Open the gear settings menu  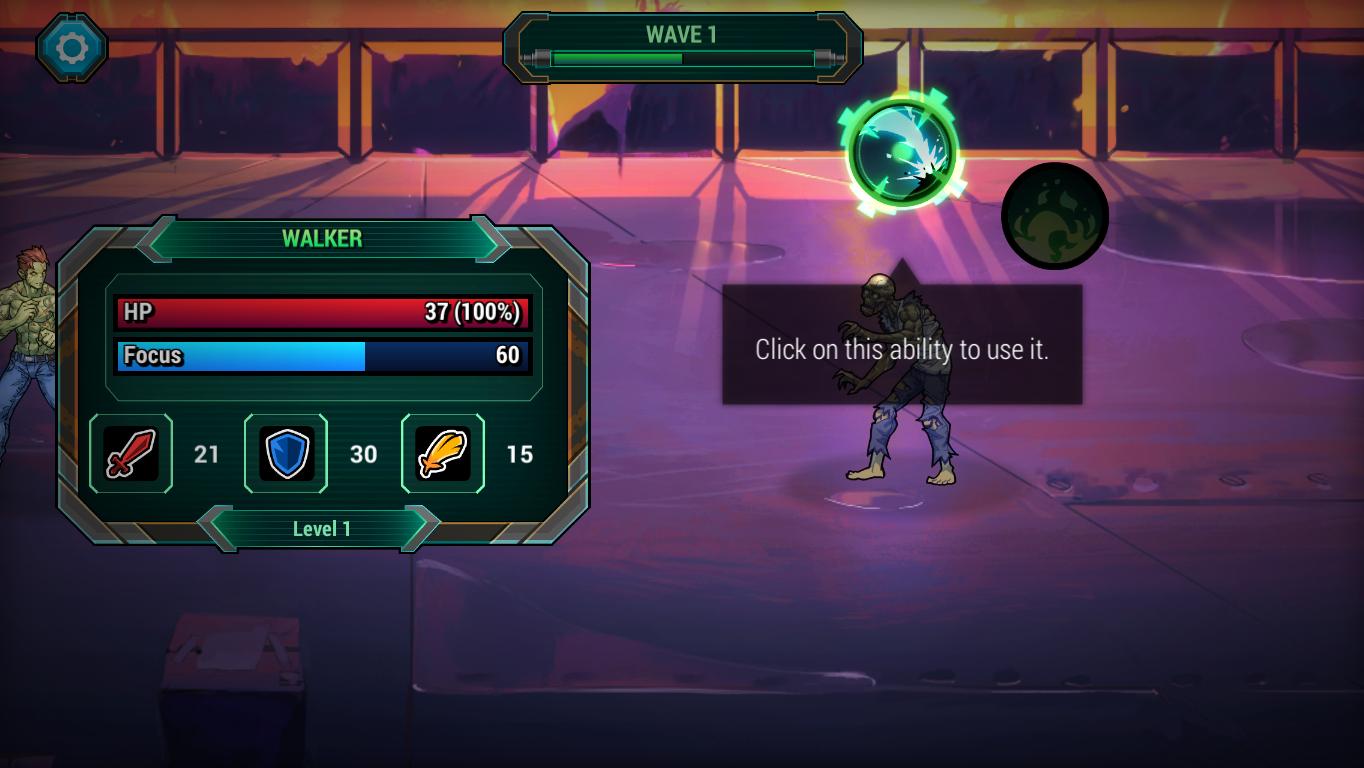72,47
